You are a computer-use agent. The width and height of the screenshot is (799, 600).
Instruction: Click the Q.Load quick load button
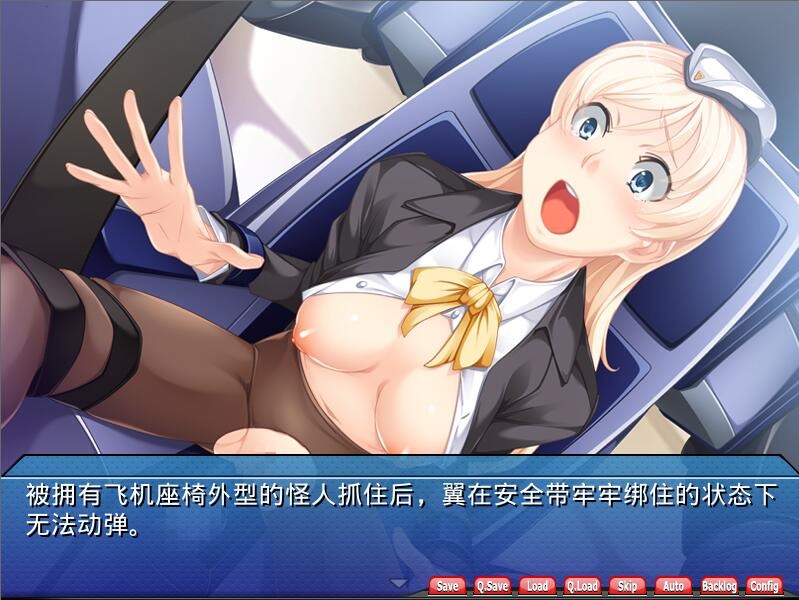[582, 586]
